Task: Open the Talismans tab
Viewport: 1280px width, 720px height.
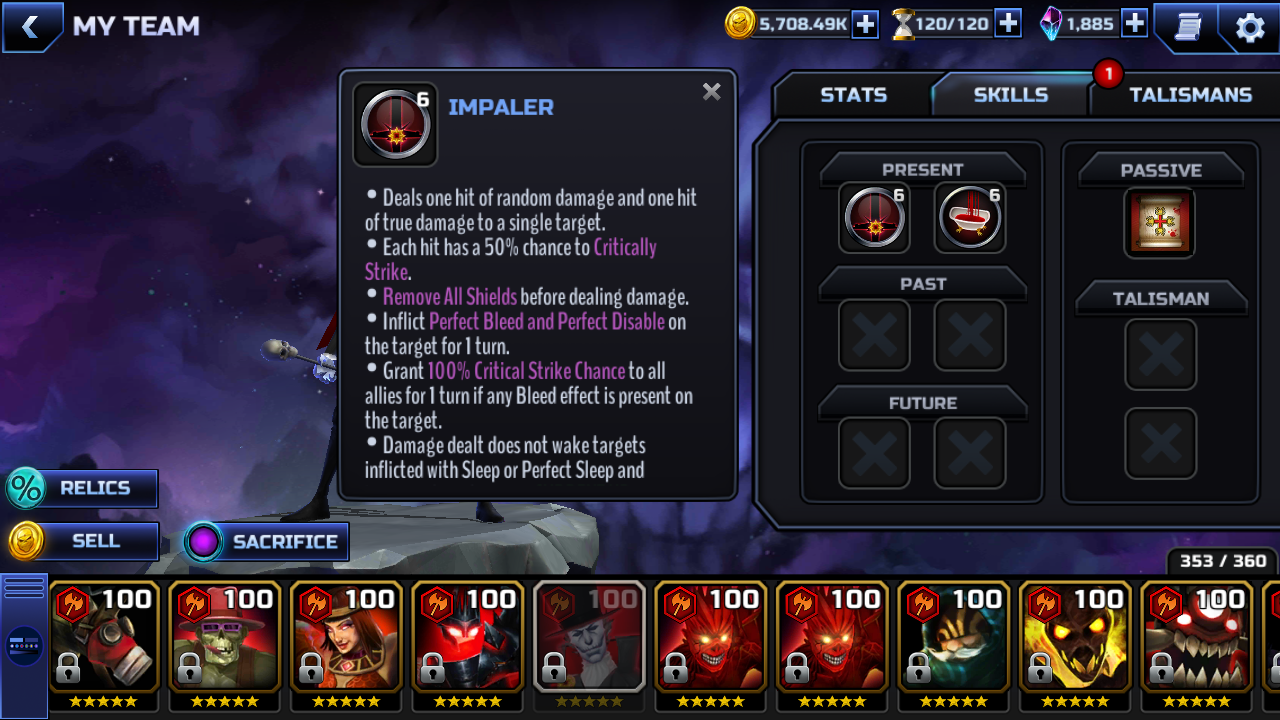Action: pos(1189,95)
